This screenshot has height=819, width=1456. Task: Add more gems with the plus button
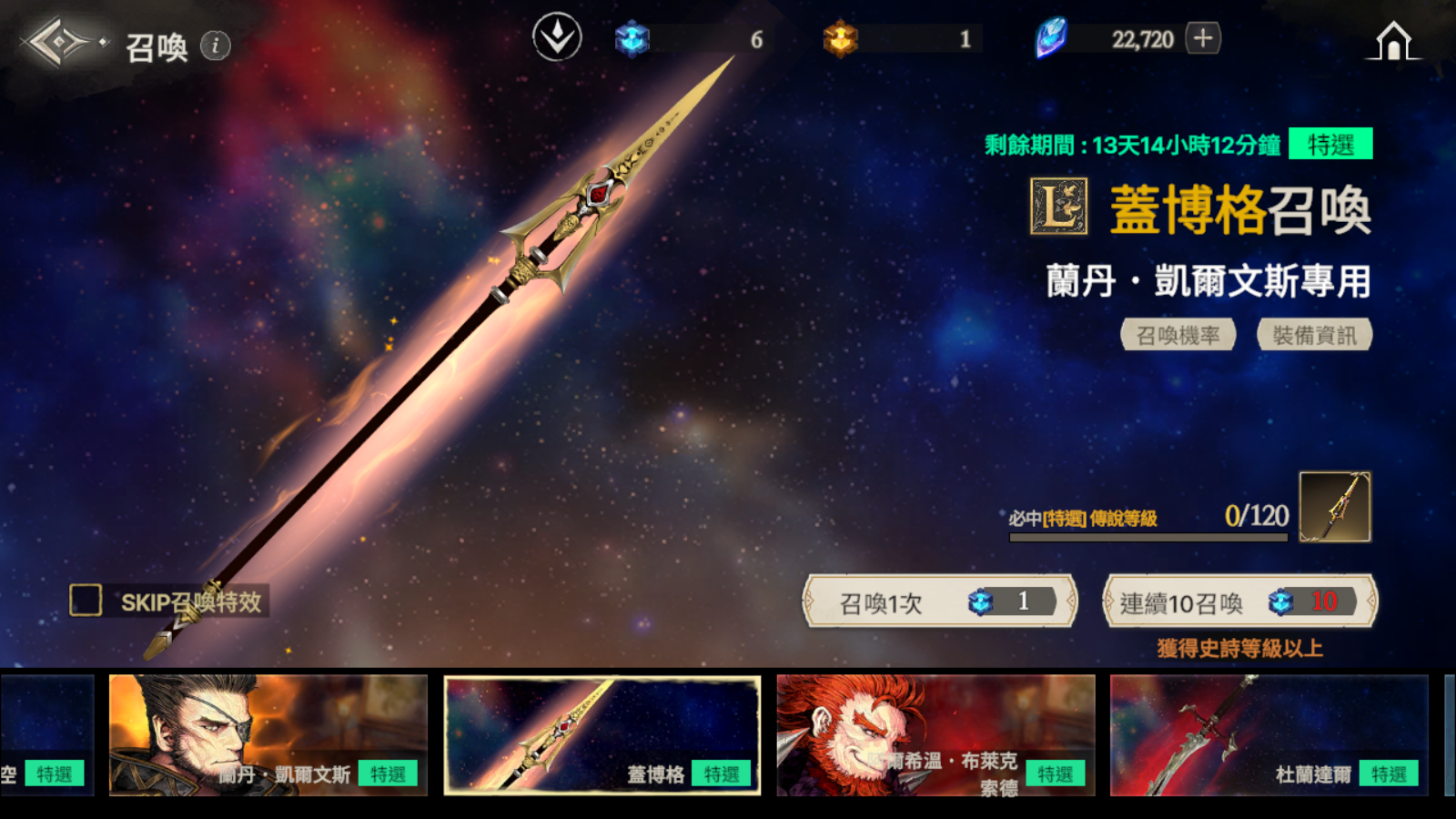[1203, 38]
